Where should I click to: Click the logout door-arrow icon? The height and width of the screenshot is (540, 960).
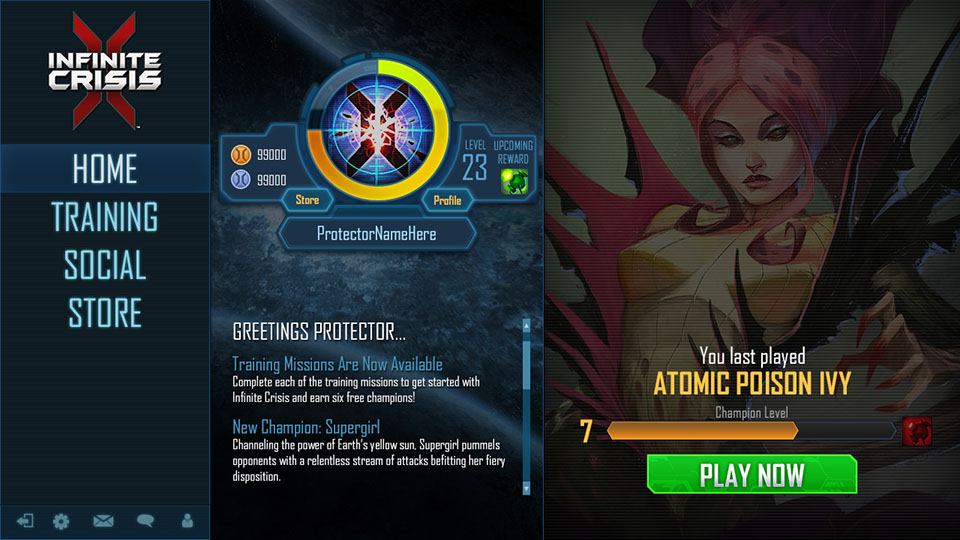click(x=25, y=521)
